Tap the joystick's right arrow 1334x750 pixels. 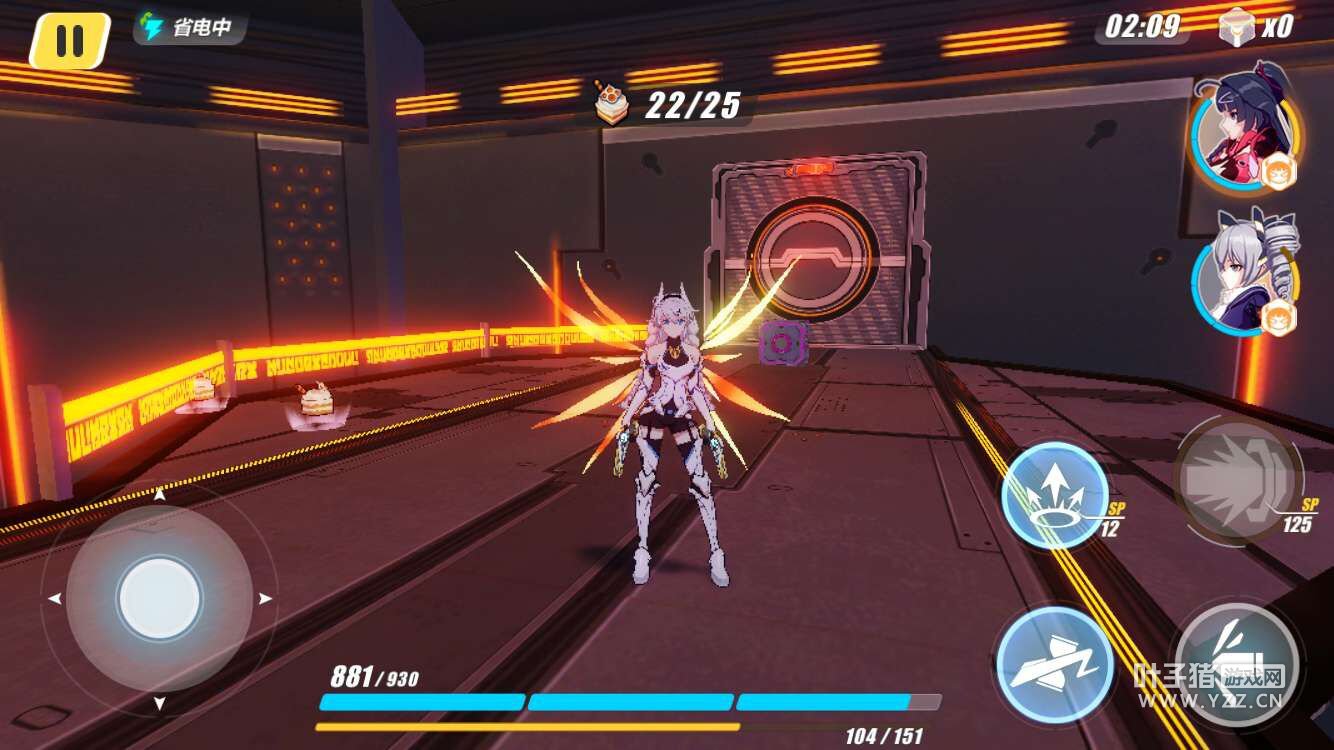pyautogui.click(x=266, y=599)
